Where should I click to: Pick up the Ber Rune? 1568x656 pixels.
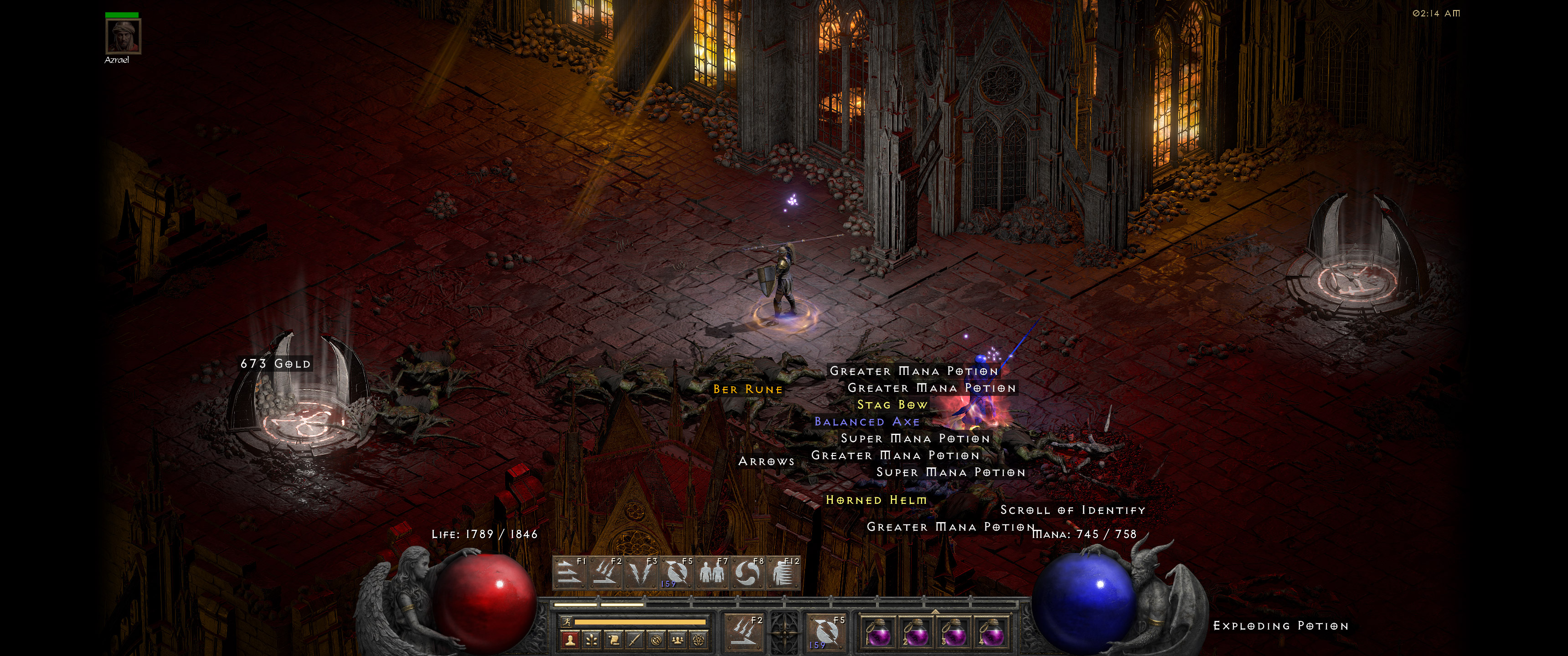(x=748, y=388)
